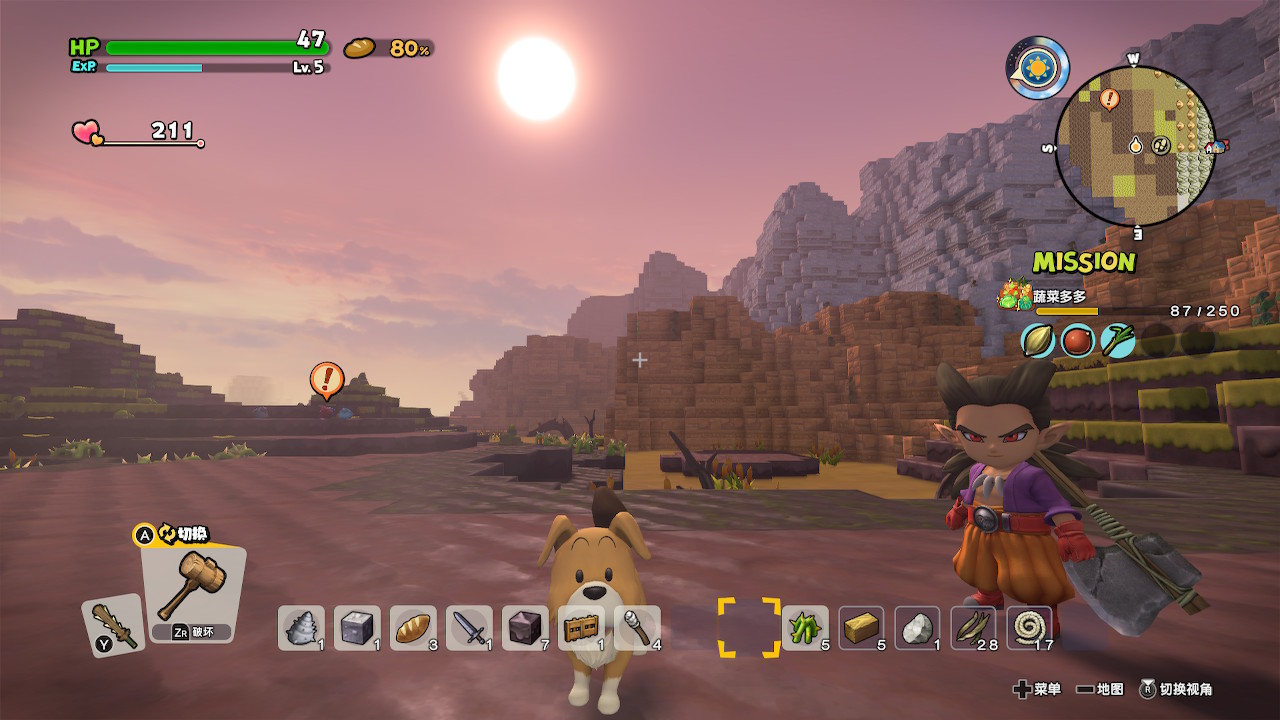Image resolution: width=1280 pixels, height=720 pixels.
Task: Choose the grey spiral shell slot
Action: coord(301,628)
